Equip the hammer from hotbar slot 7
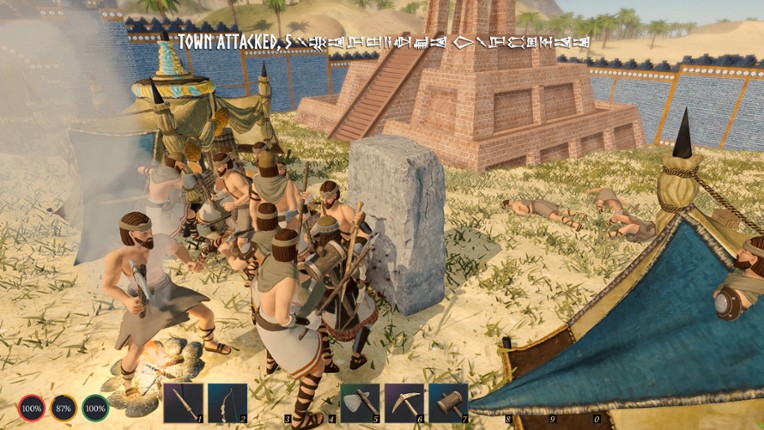Image resolution: width=764 pixels, height=430 pixels. 448,403
